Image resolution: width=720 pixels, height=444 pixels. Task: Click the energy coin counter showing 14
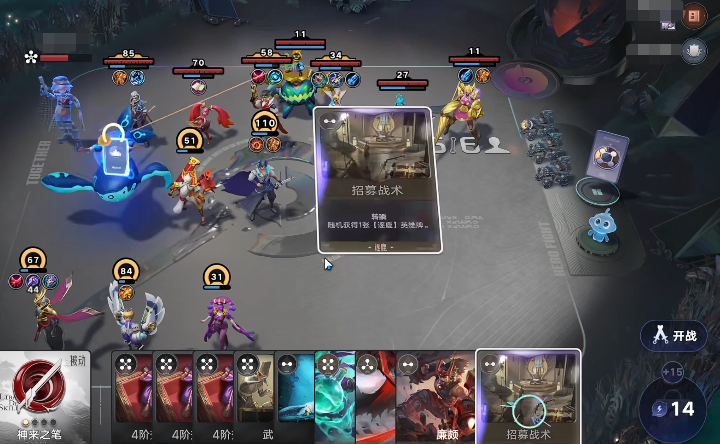point(673,408)
